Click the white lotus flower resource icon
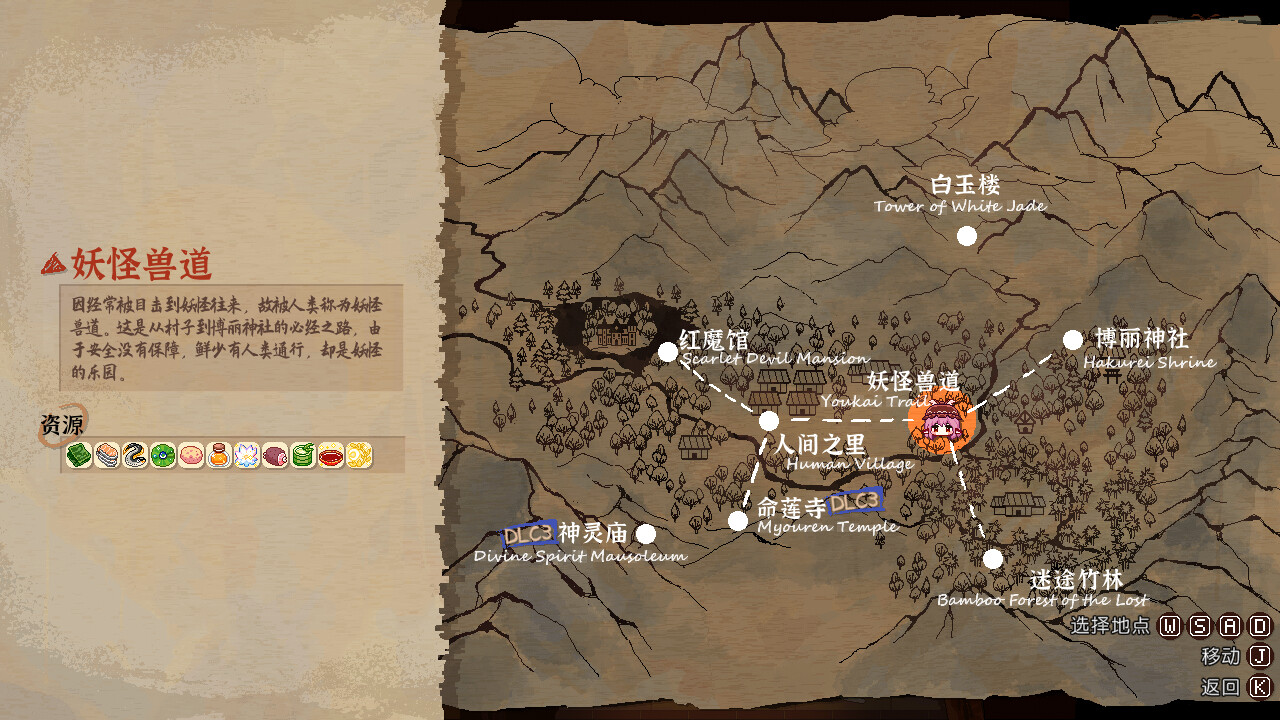1280x720 pixels. [x=248, y=458]
